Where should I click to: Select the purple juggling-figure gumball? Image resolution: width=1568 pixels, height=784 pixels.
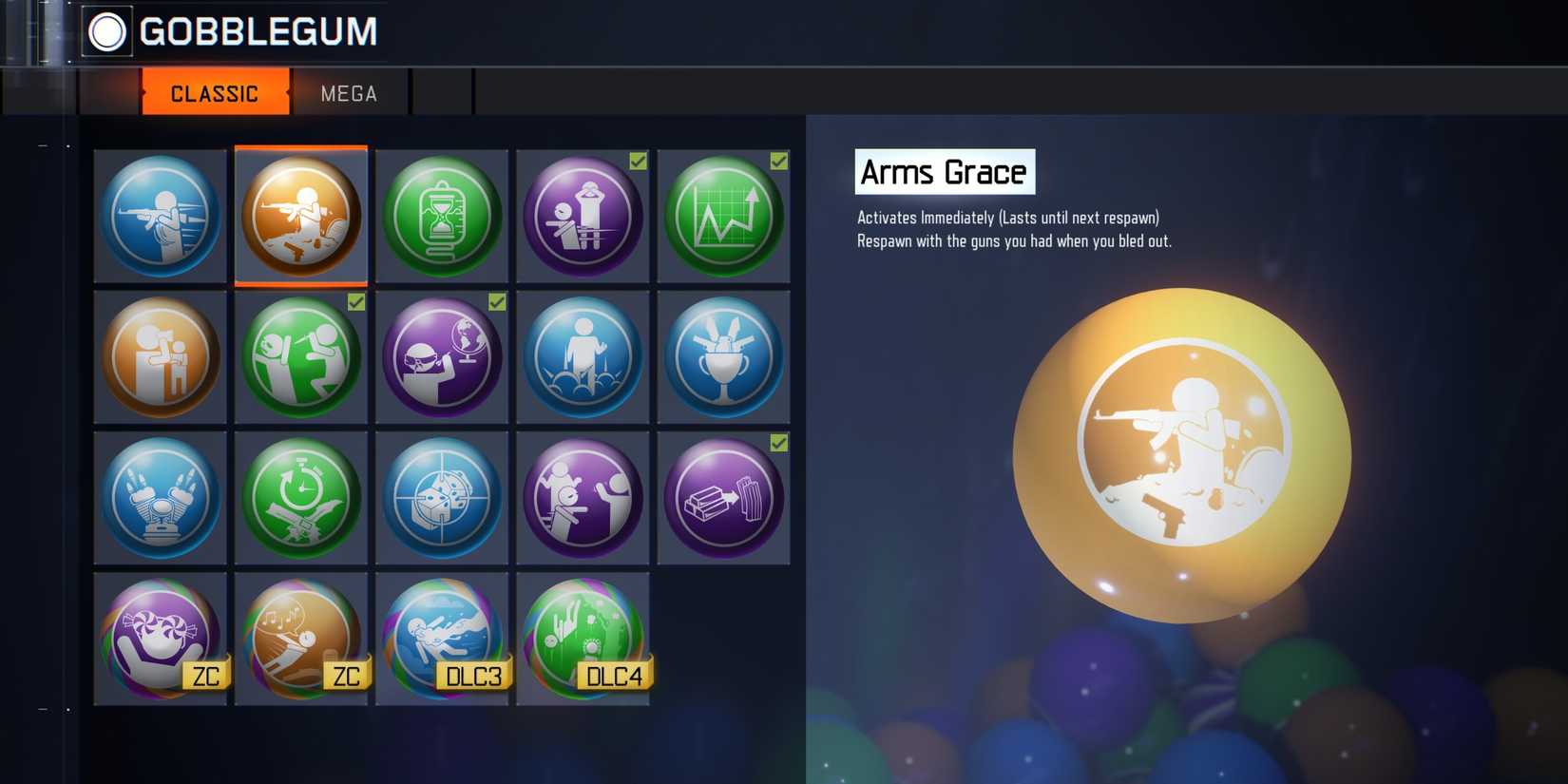pyautogui.click(x=582, y=497)
